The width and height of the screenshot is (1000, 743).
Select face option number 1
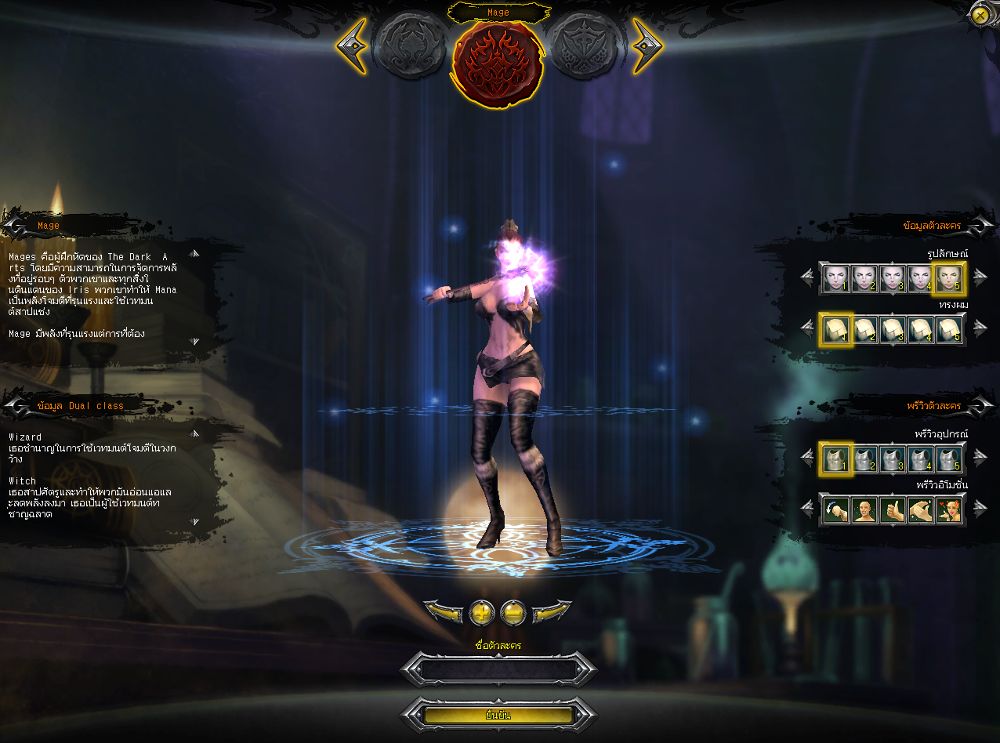[836, 279]
